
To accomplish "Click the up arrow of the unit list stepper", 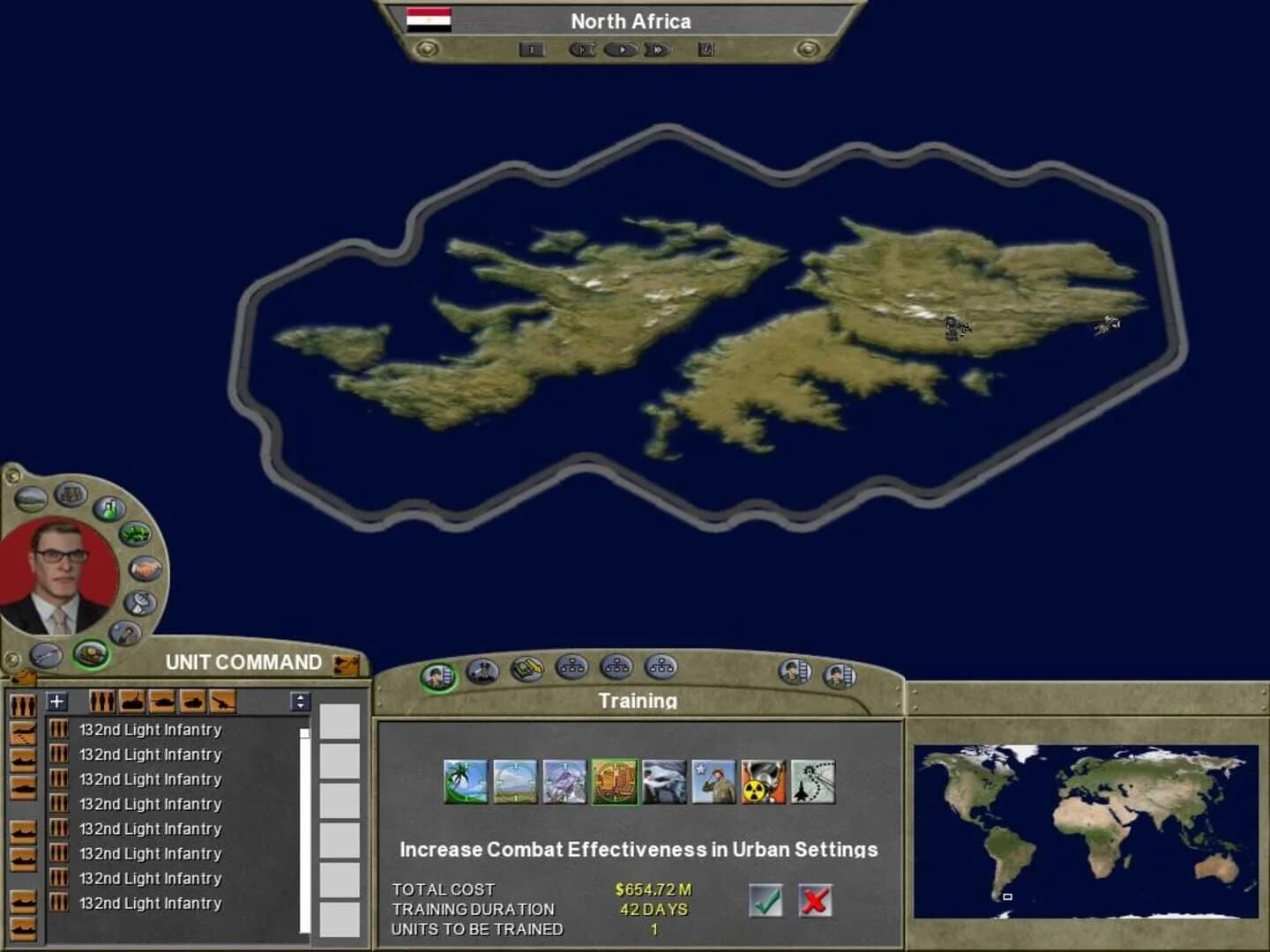I will click(x=301, y=698).
